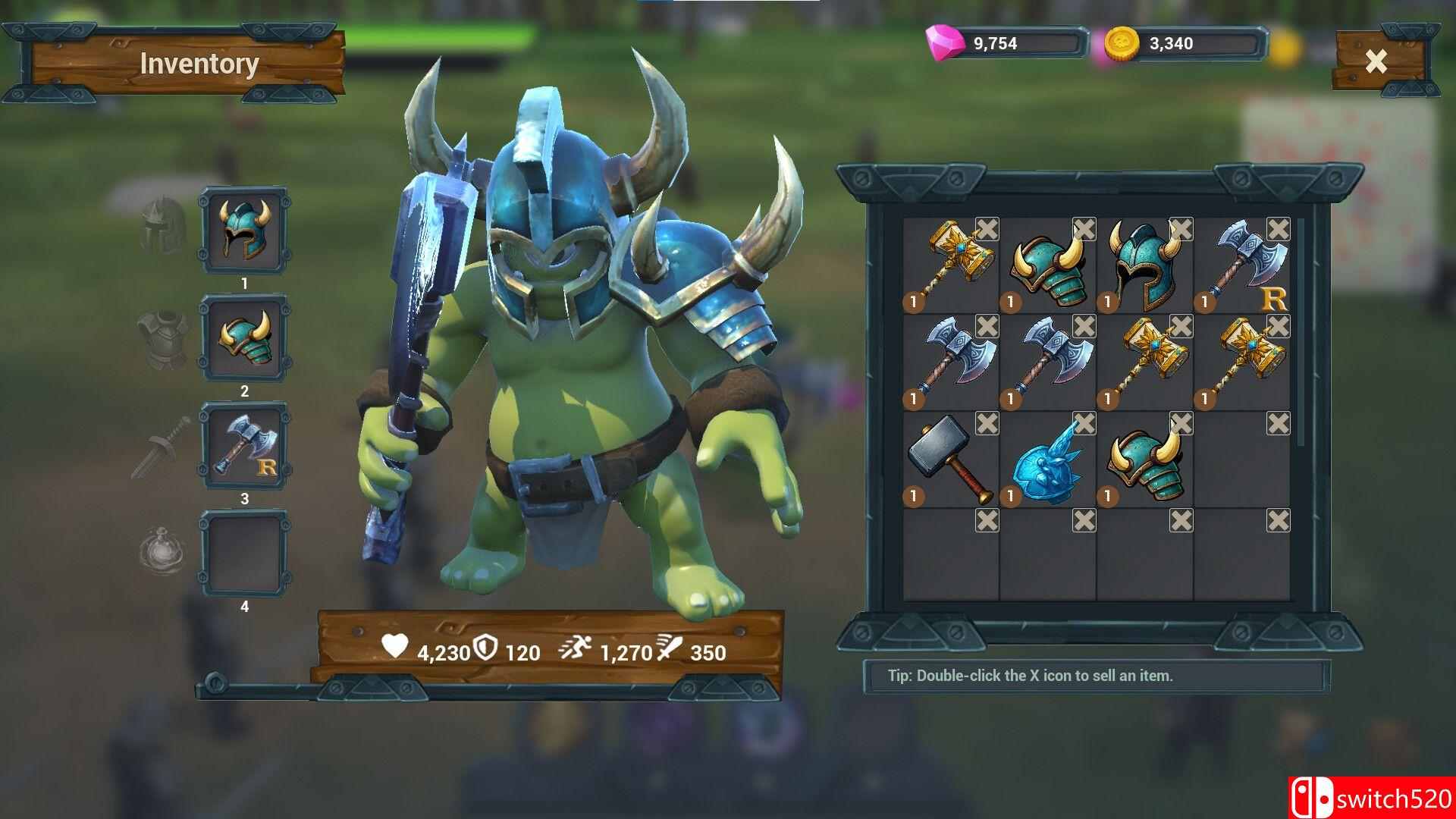Click the health value 4,230 on the stats bar
This screenshot has width=1456, height=819.
pos(442,651)
